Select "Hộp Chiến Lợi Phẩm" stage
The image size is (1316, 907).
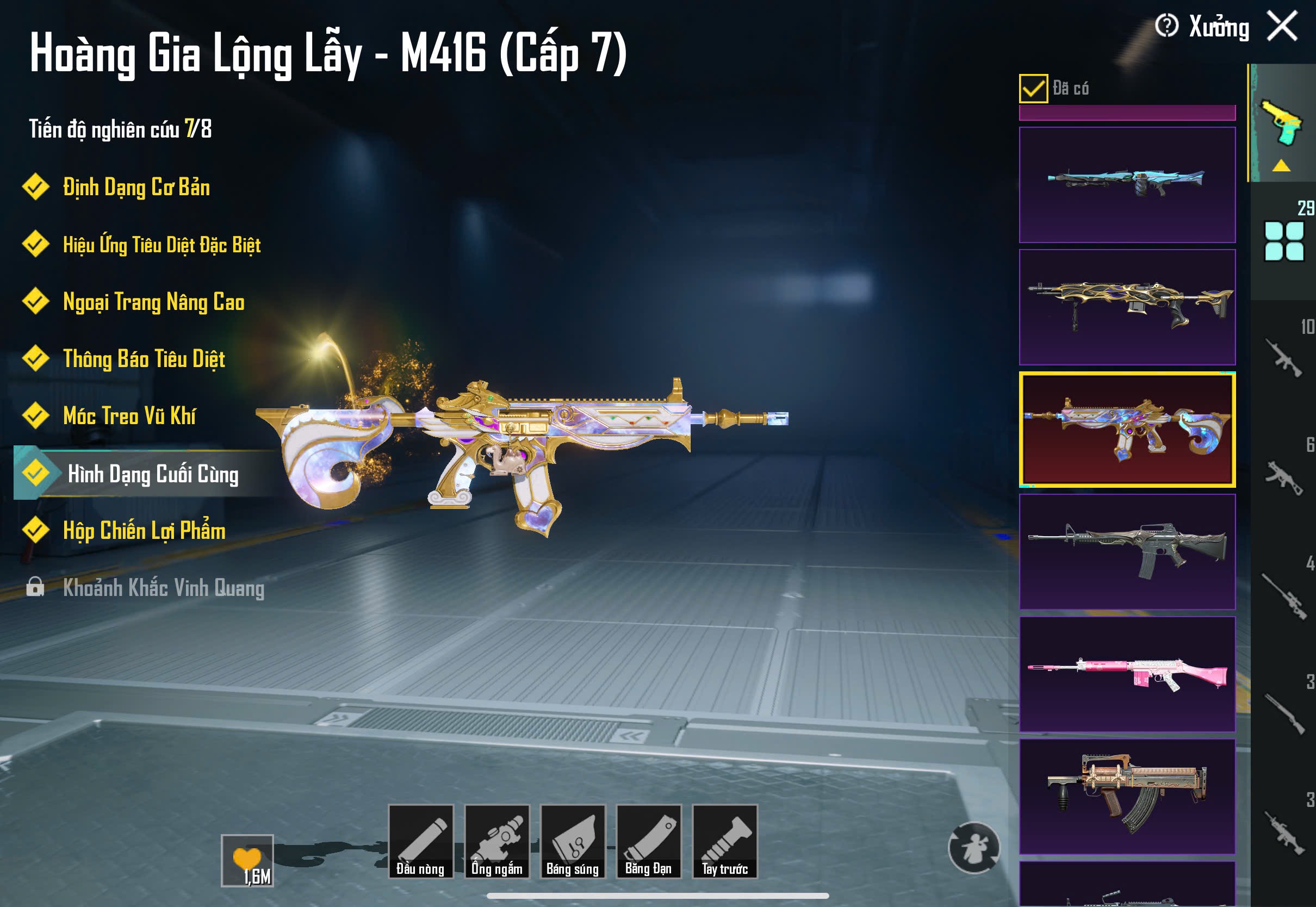tap(144, 530)
